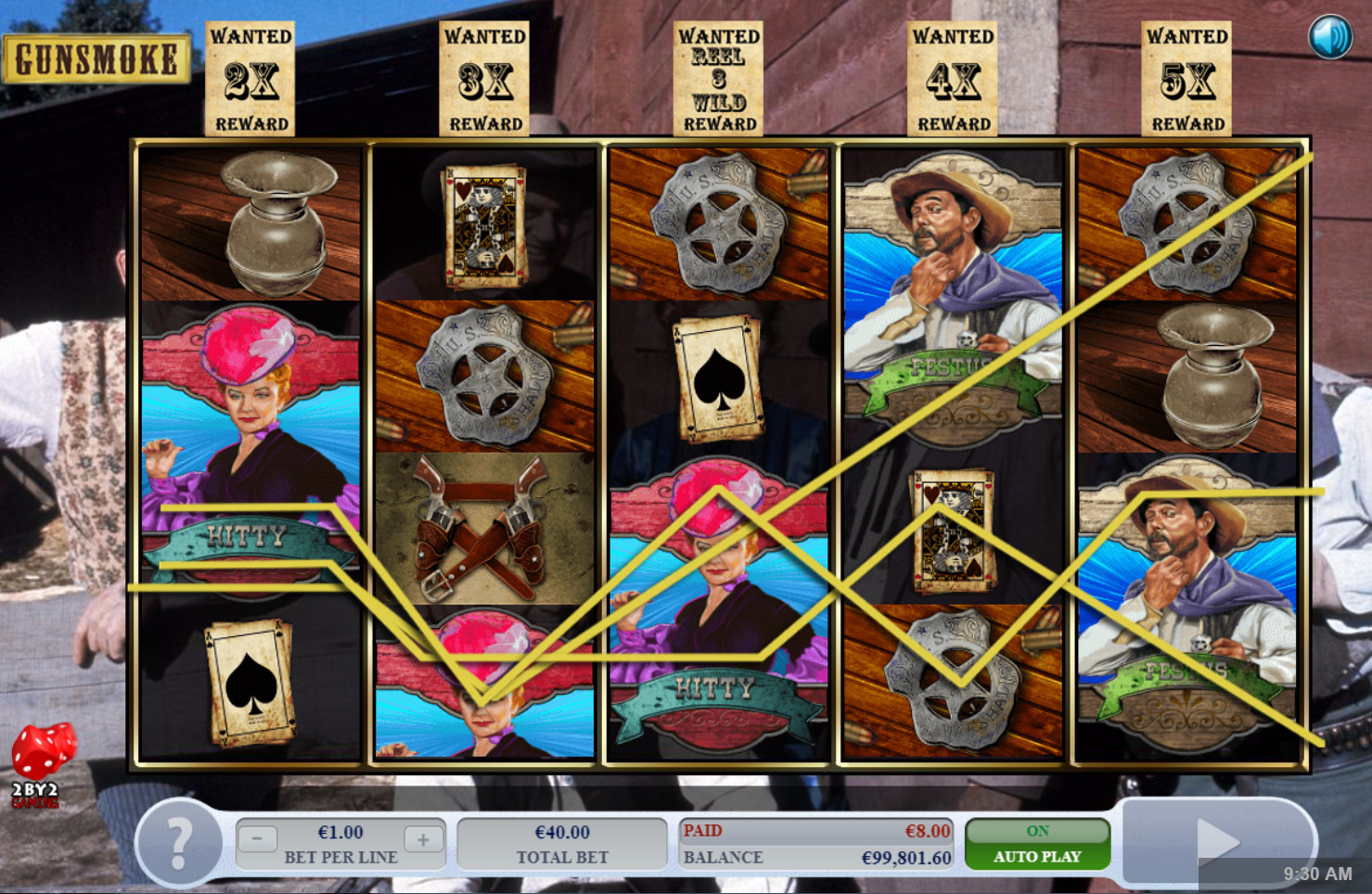This screenshot has width=1372, height=894.
Task: Open the 2By2 Gaming red dice logo
Action: [x=40, y=763]
